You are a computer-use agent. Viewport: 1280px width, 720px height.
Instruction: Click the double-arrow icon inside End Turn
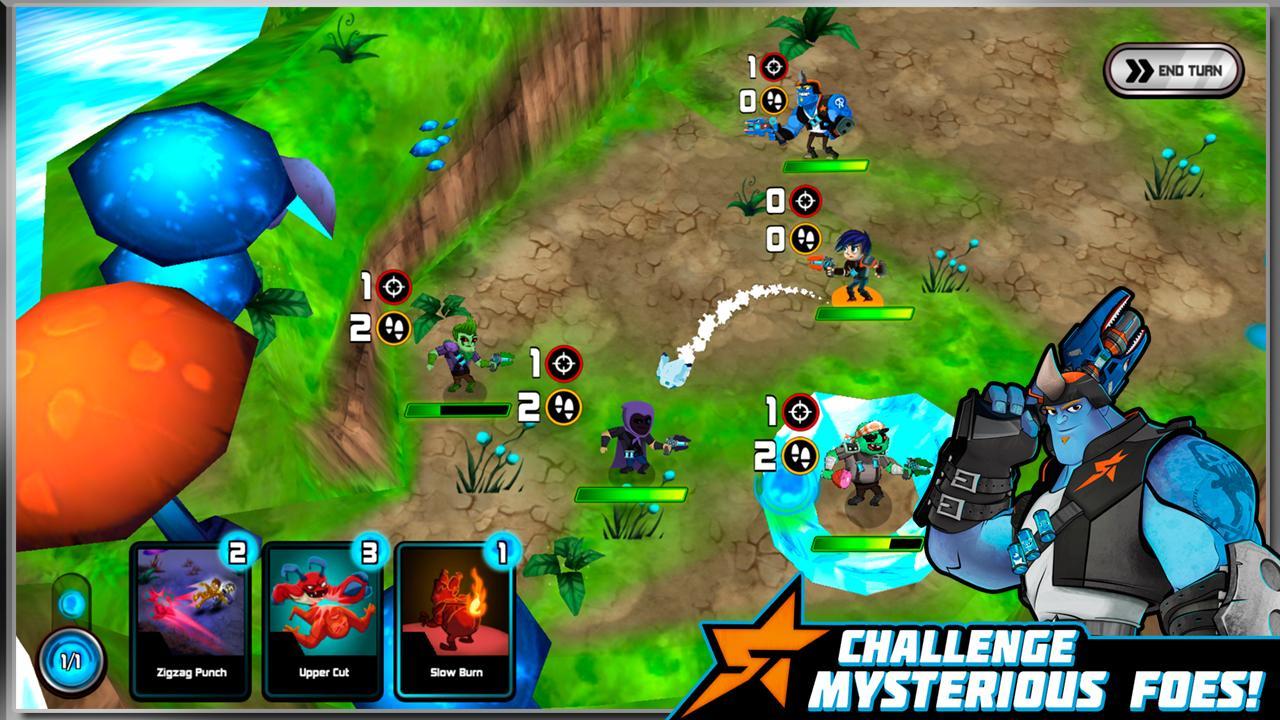tap(1139, 69)
